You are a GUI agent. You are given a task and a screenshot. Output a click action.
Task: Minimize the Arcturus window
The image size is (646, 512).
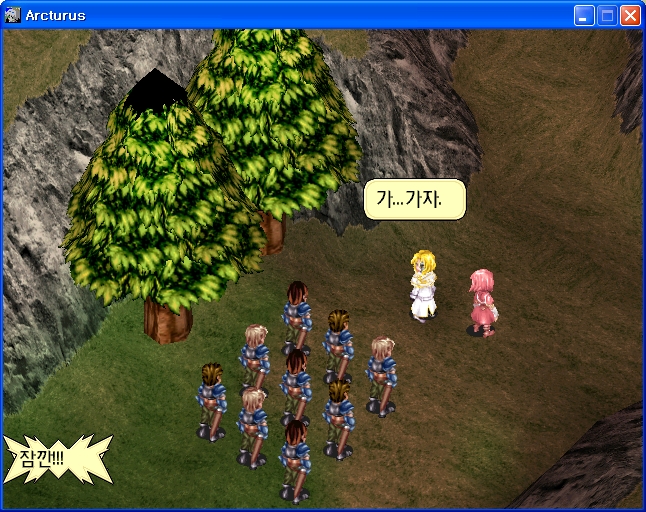pyautogui.click(x=584, y=15)
